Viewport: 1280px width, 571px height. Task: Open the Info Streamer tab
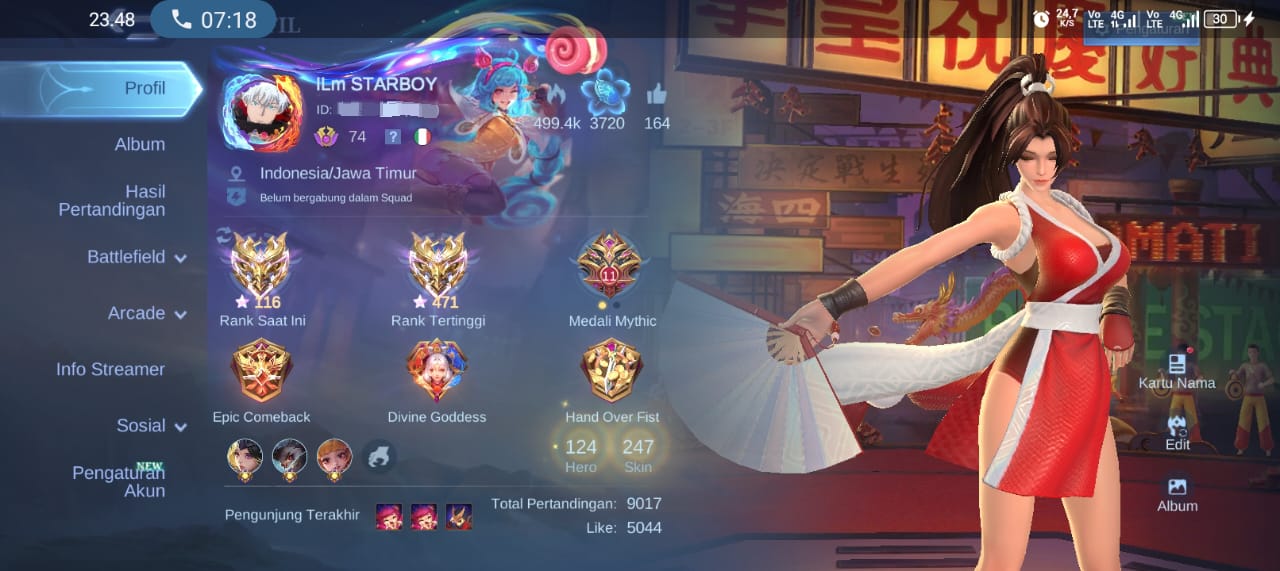(x=110, y=369)
